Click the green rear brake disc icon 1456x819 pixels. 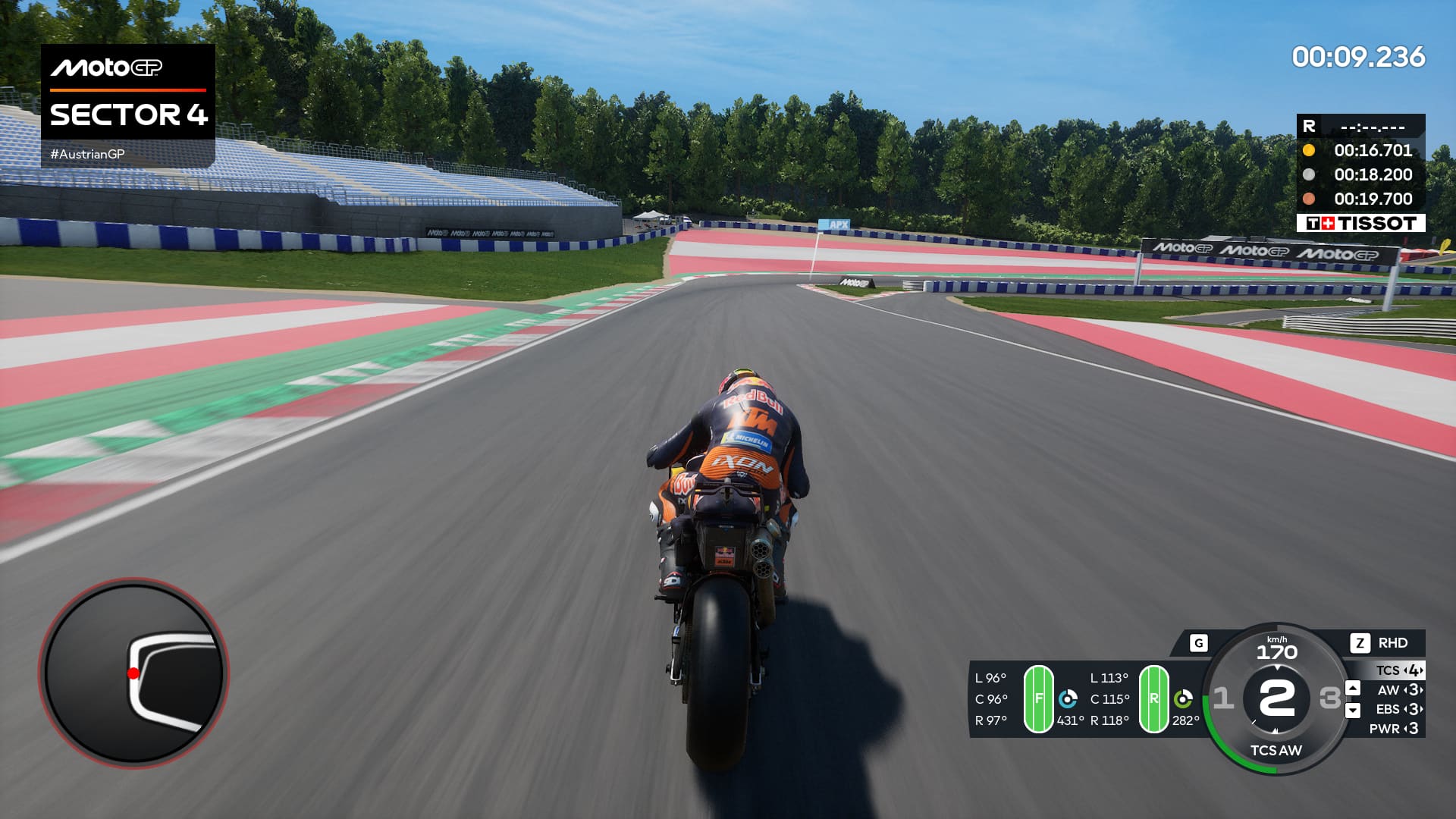coord(1183,698)
